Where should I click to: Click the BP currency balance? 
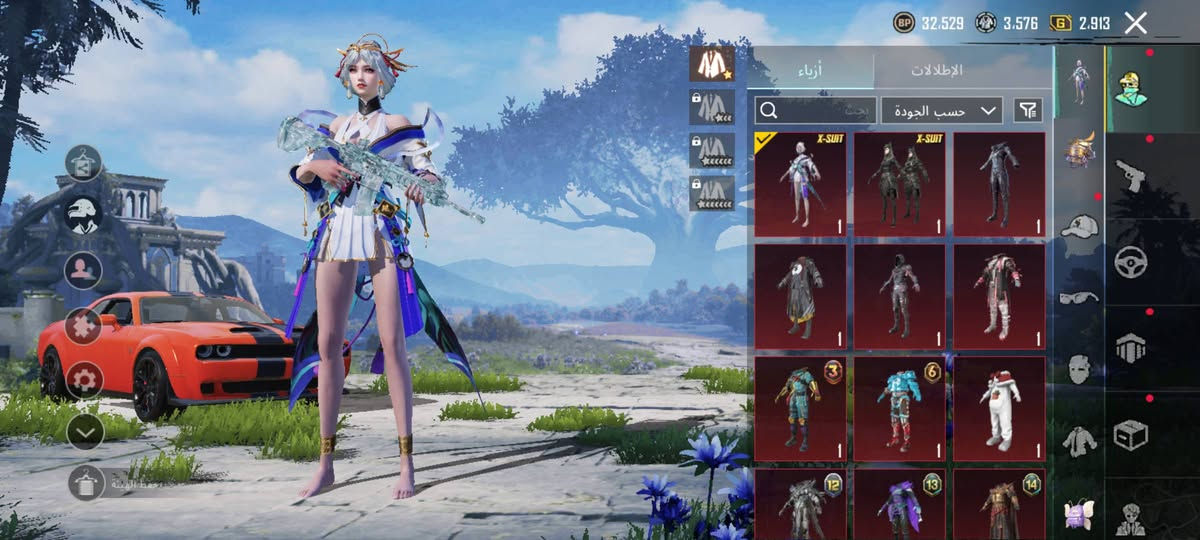coord(929,23)
